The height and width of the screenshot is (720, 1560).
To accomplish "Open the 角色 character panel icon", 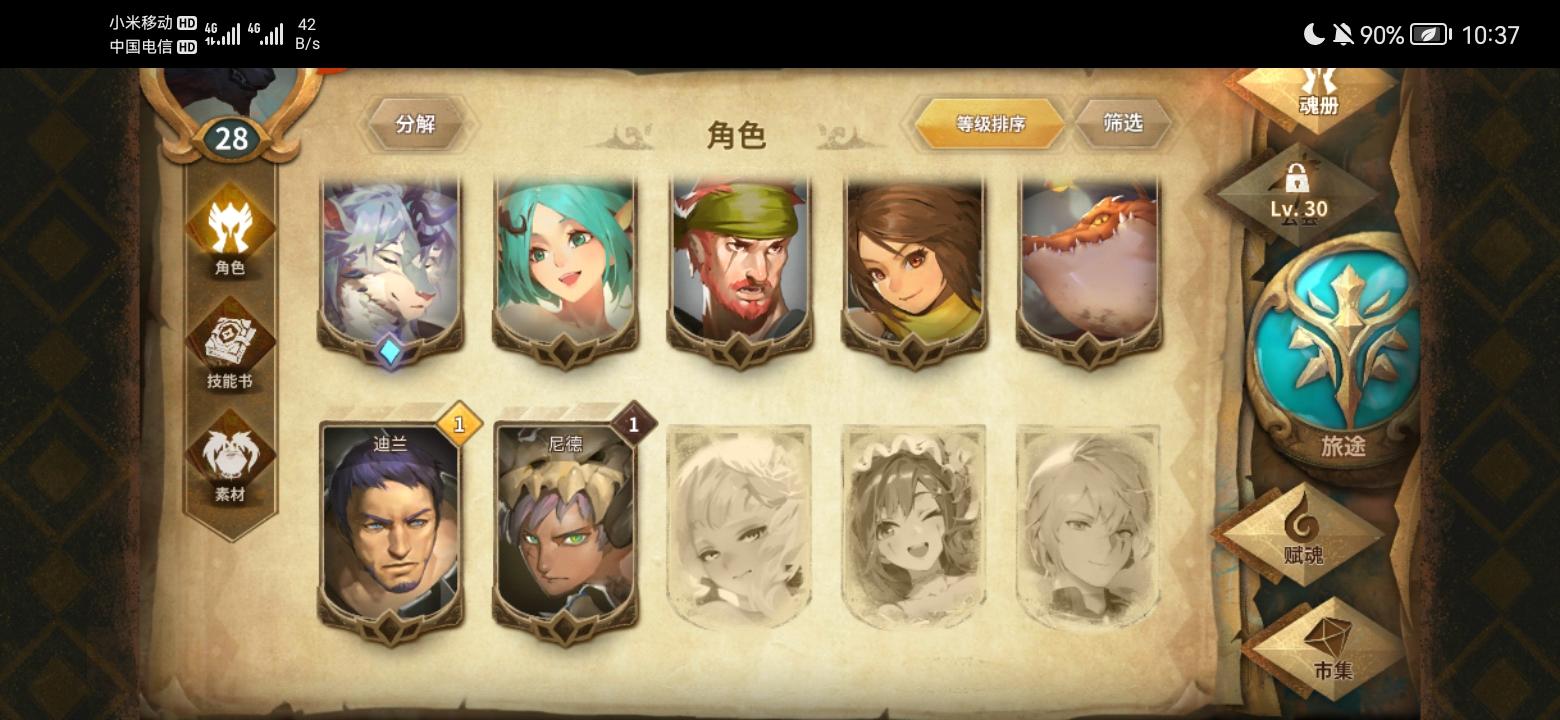I will point(229,237).
